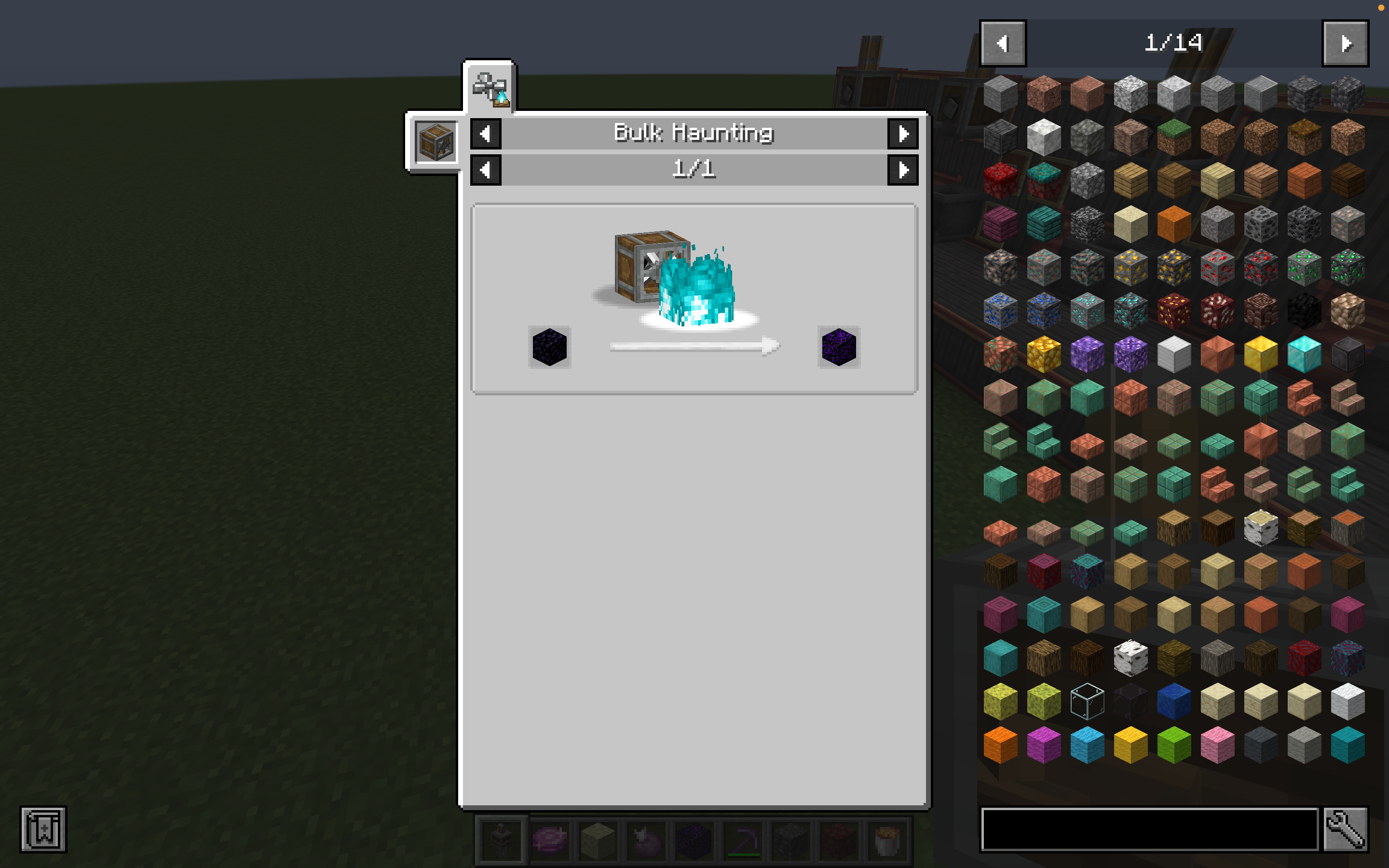
Task: Click the left arrow on the 1/1 pager
Action: tap(485, 169)
